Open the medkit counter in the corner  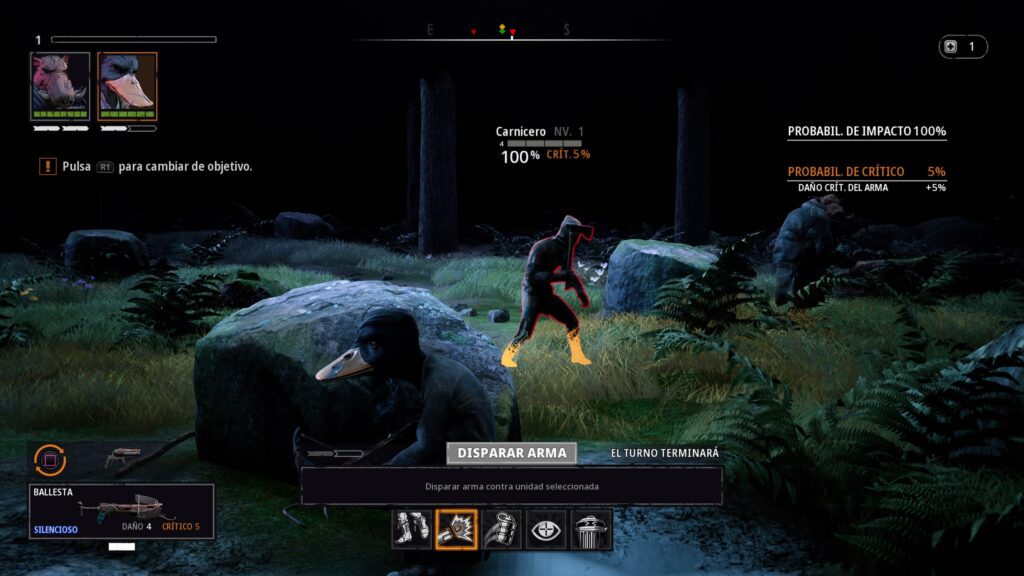pyautogui.click(x=962, y=47)
